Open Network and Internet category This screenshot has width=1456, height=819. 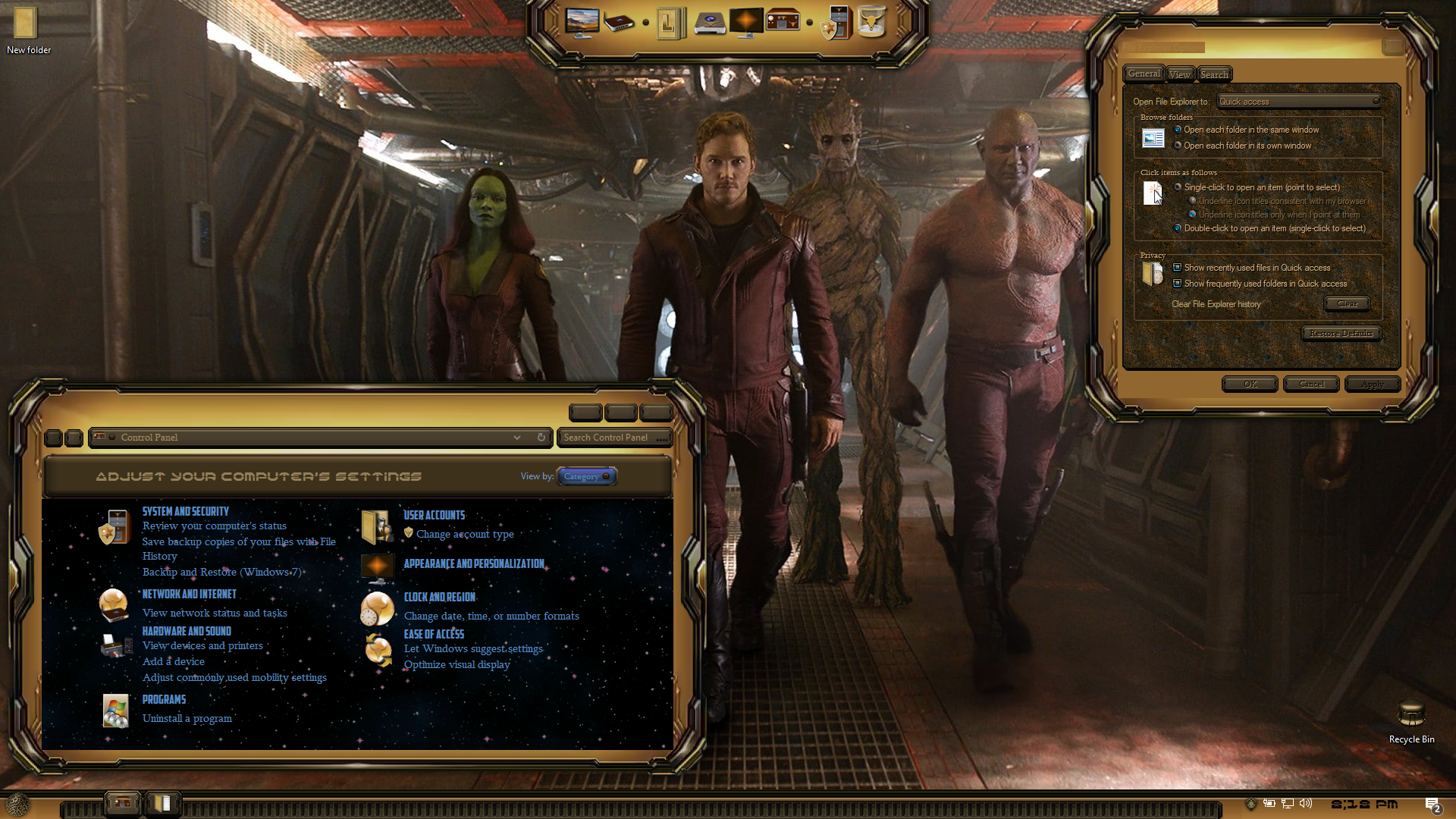coord(189,595)
